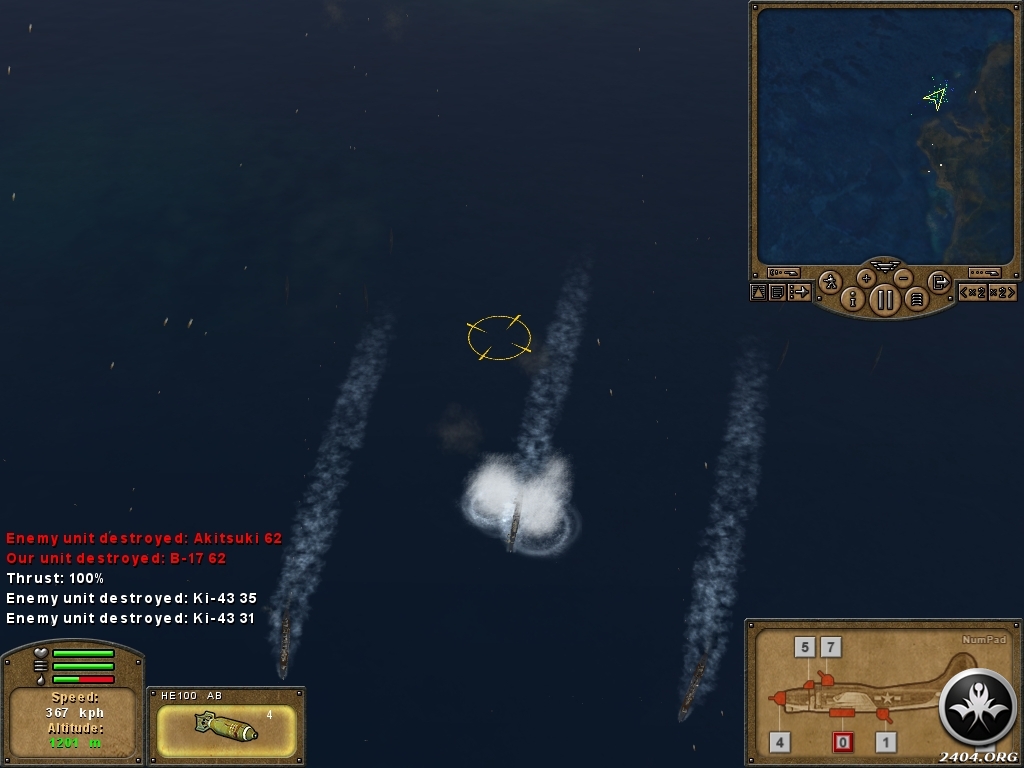Choose nose gun position 4
Viewport: 1024px width, 768px height.
pyautogui.click(x=780, y=742)
